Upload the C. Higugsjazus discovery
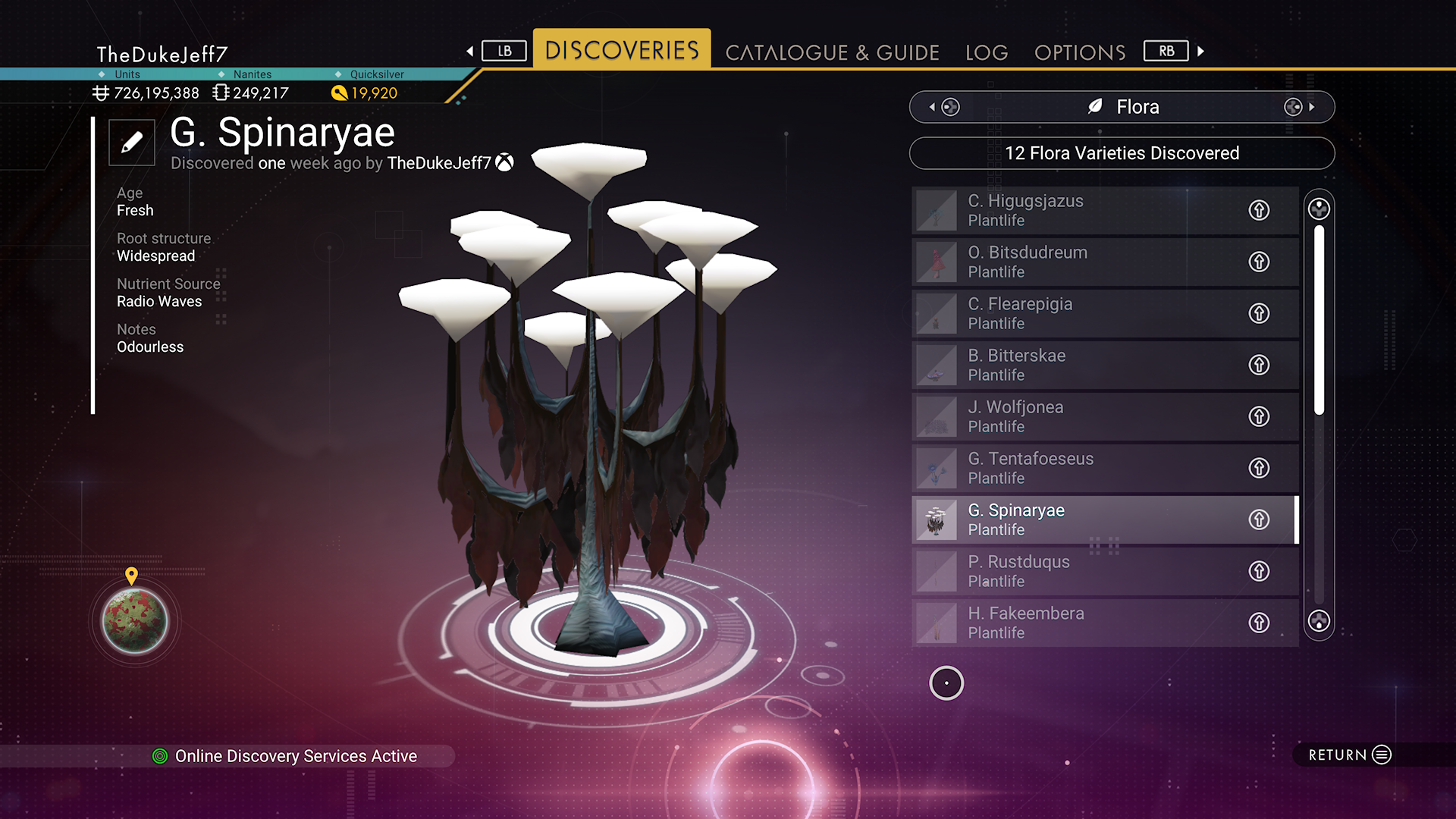1456x819 pixels. click(1259, 210)
